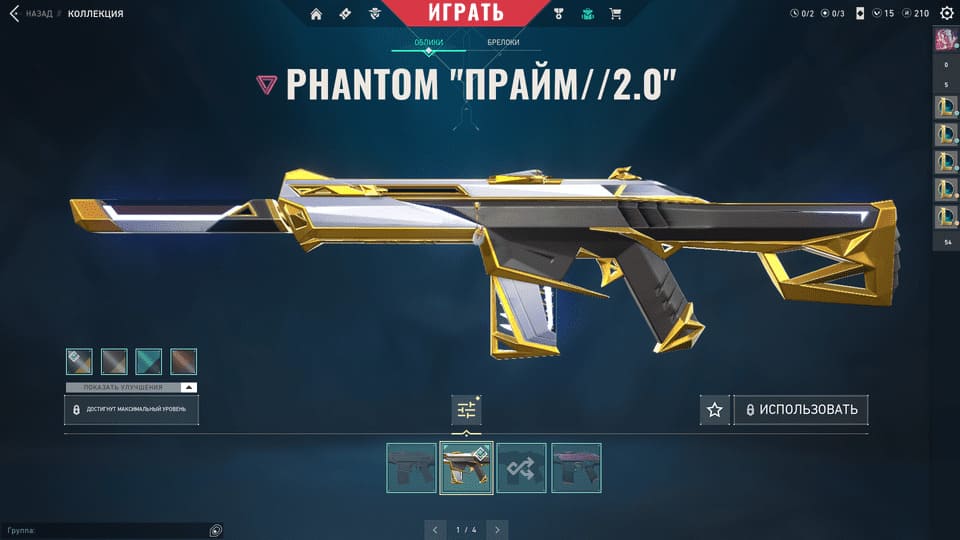Open the home screen via house icon

[317, 14]
